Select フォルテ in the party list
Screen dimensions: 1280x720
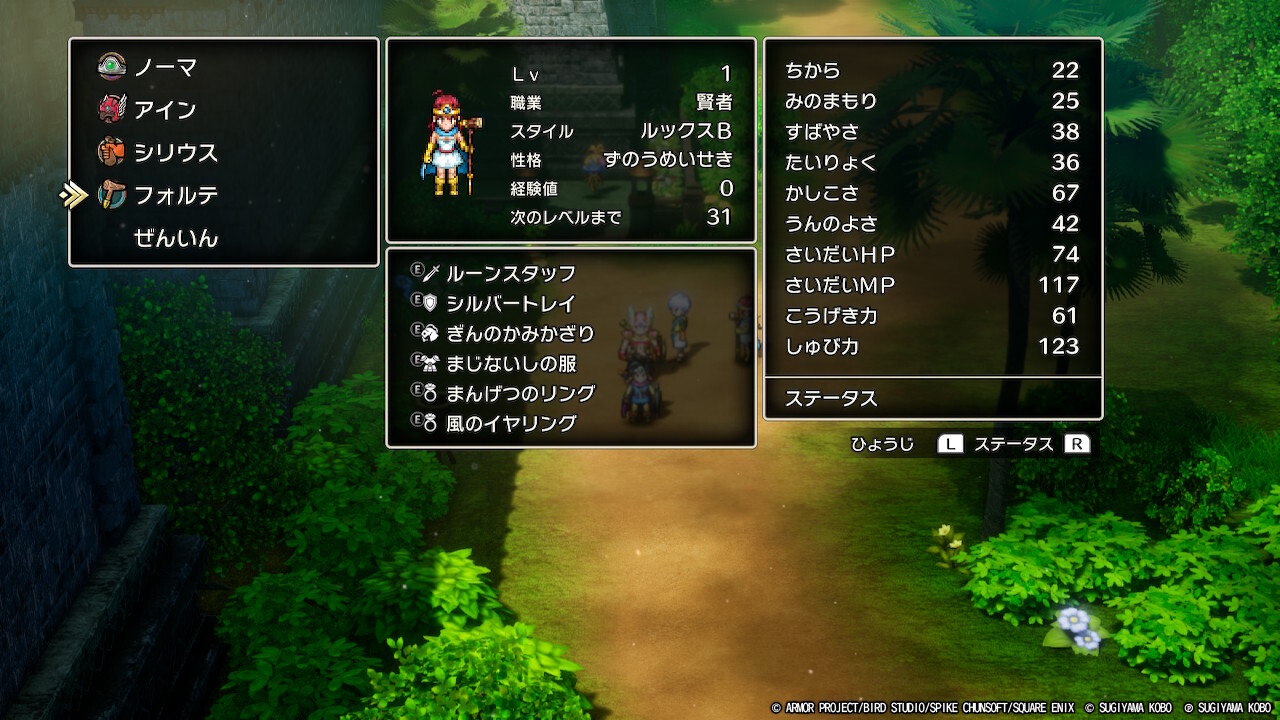(175, 196)
